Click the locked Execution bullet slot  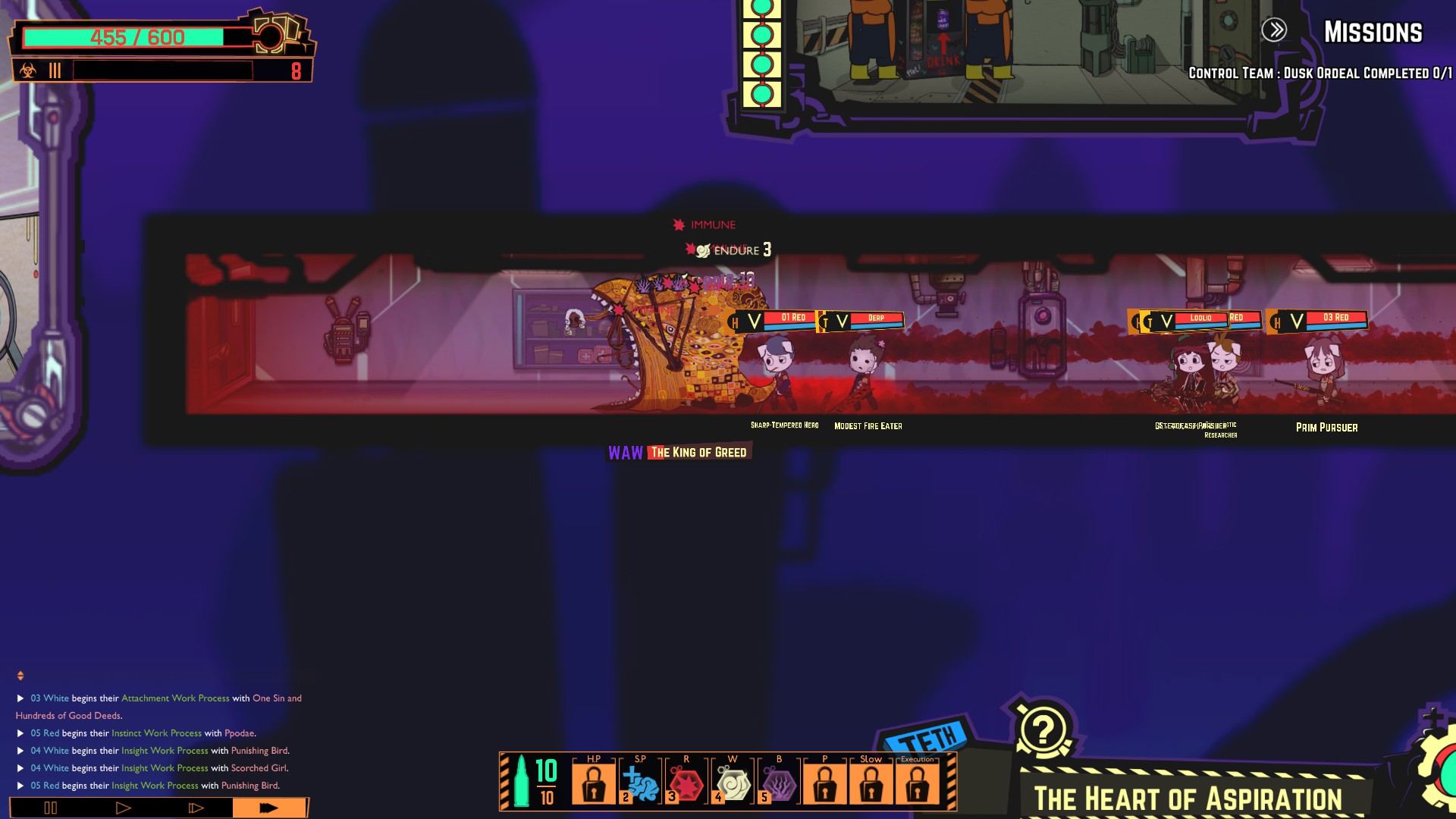pos(917,783)
